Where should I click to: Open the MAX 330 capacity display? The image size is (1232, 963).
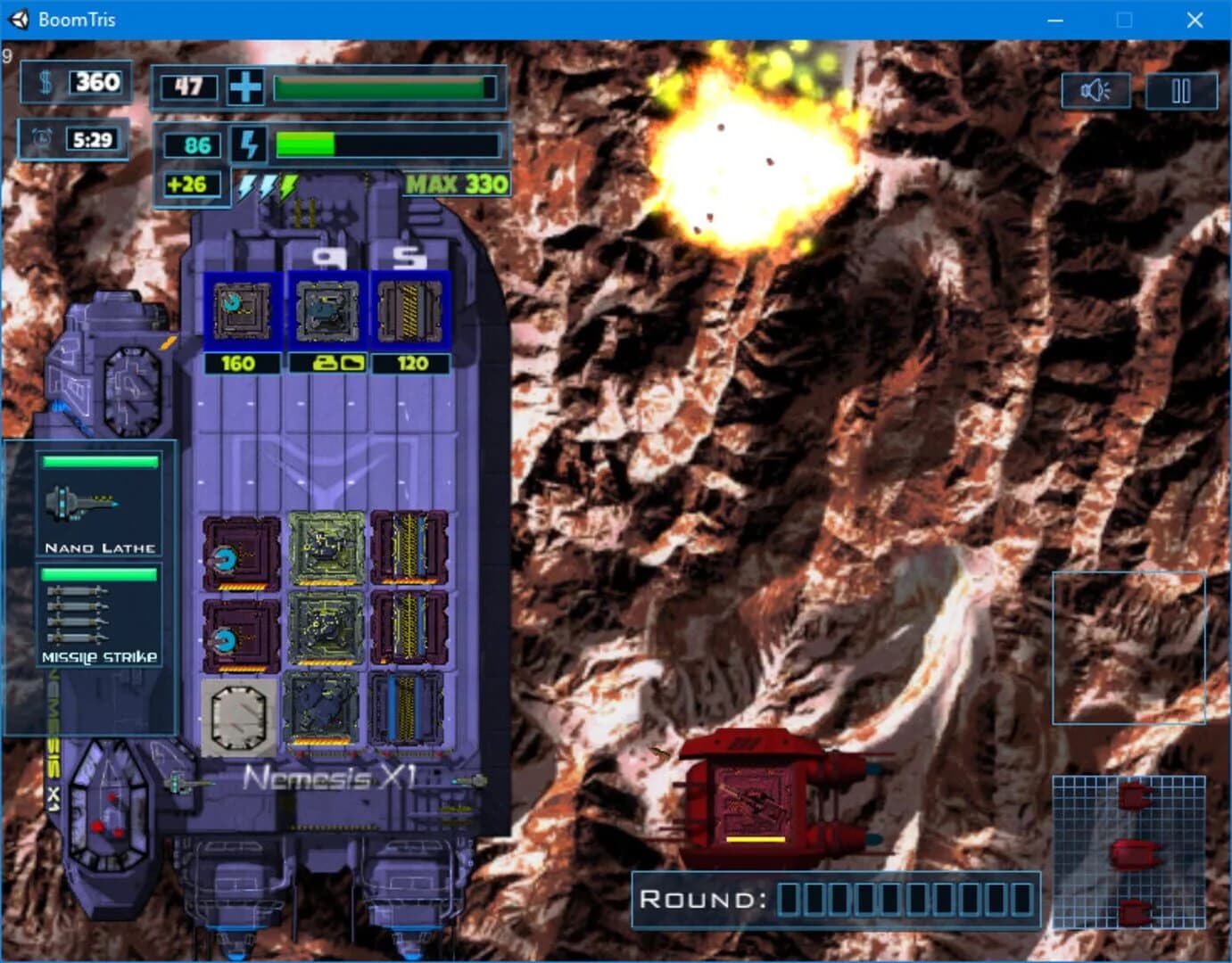[457, 184]
